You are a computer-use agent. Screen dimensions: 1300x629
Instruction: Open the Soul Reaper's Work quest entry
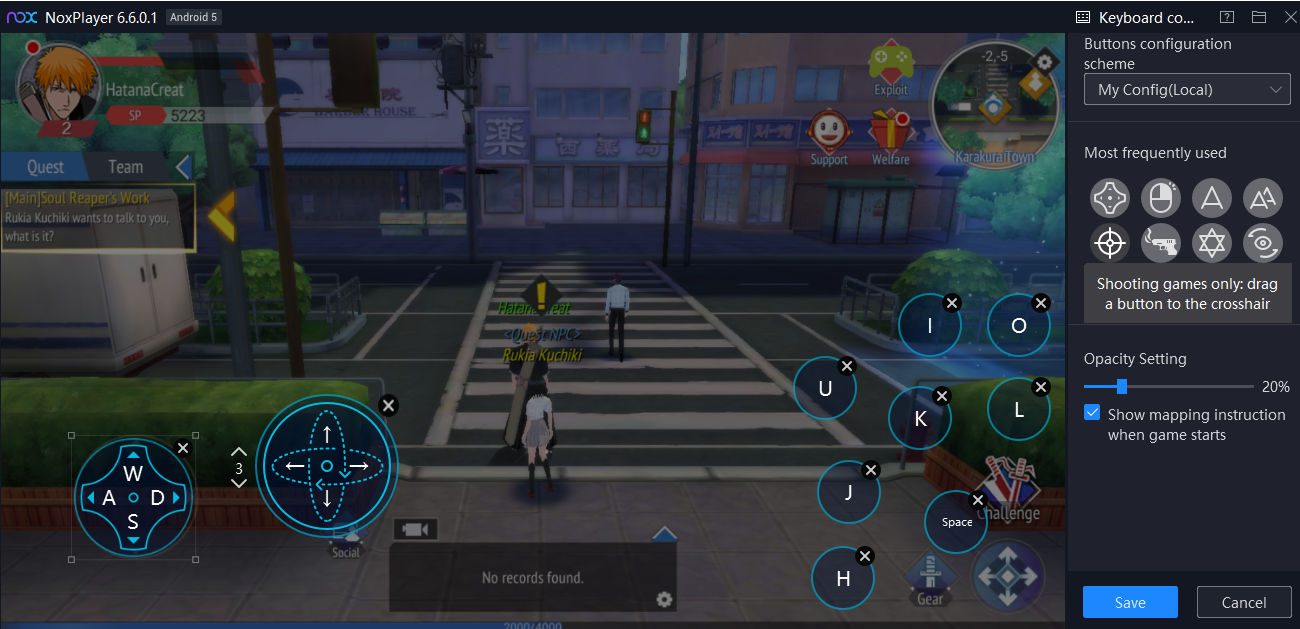click(98, 217)
